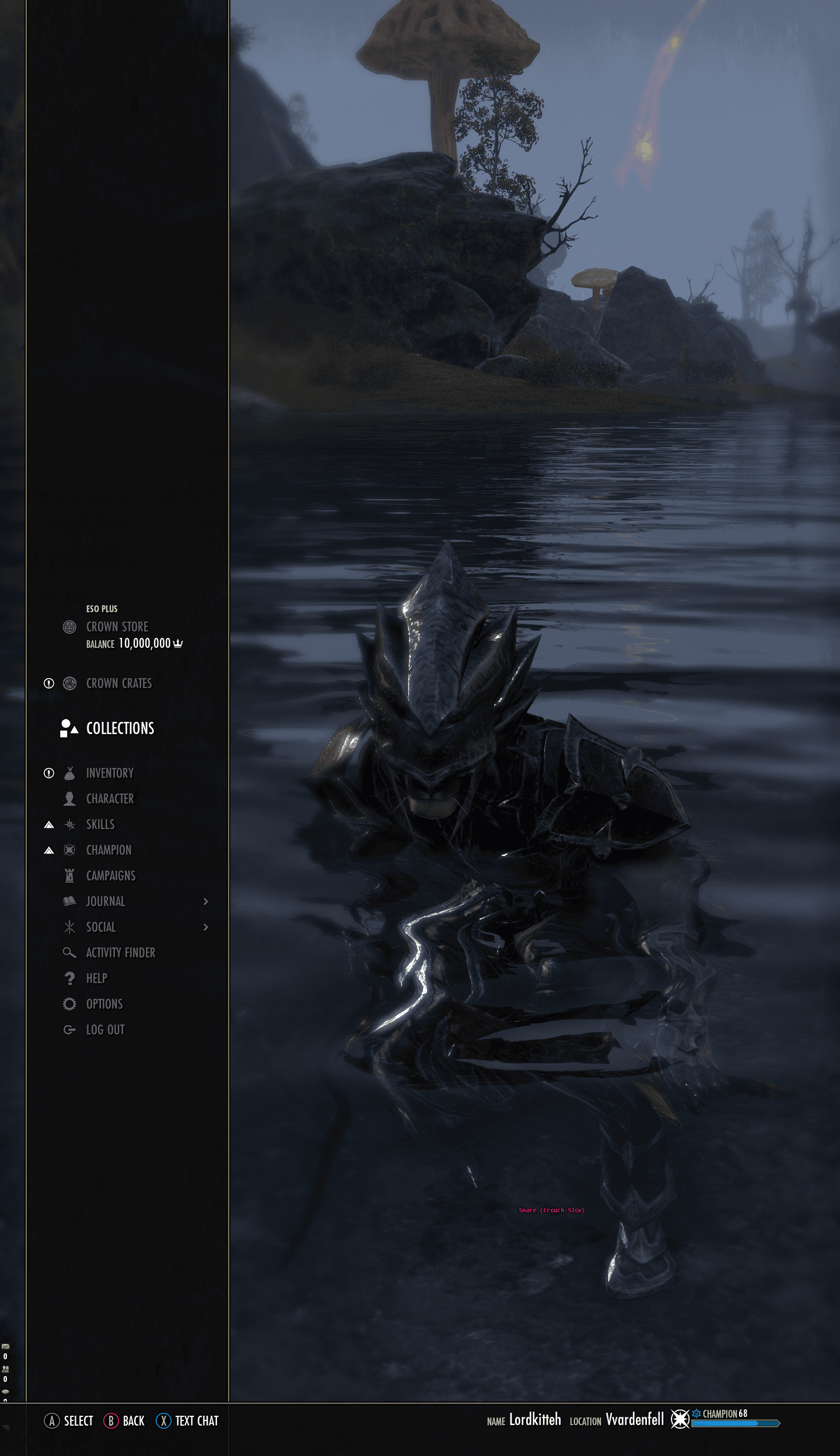Open the Champion constellation icon

69,850
